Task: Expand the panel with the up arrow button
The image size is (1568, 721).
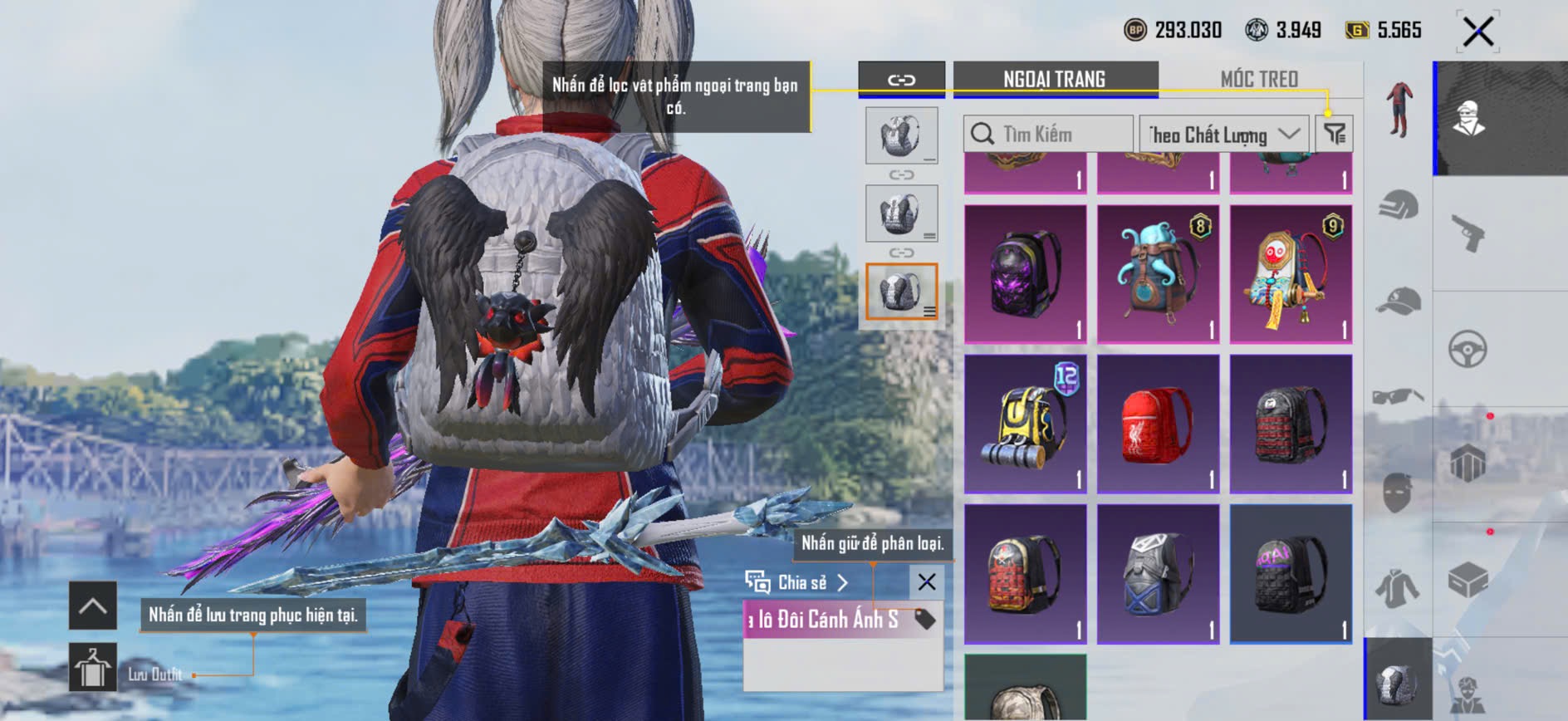Action: (92, 606)
